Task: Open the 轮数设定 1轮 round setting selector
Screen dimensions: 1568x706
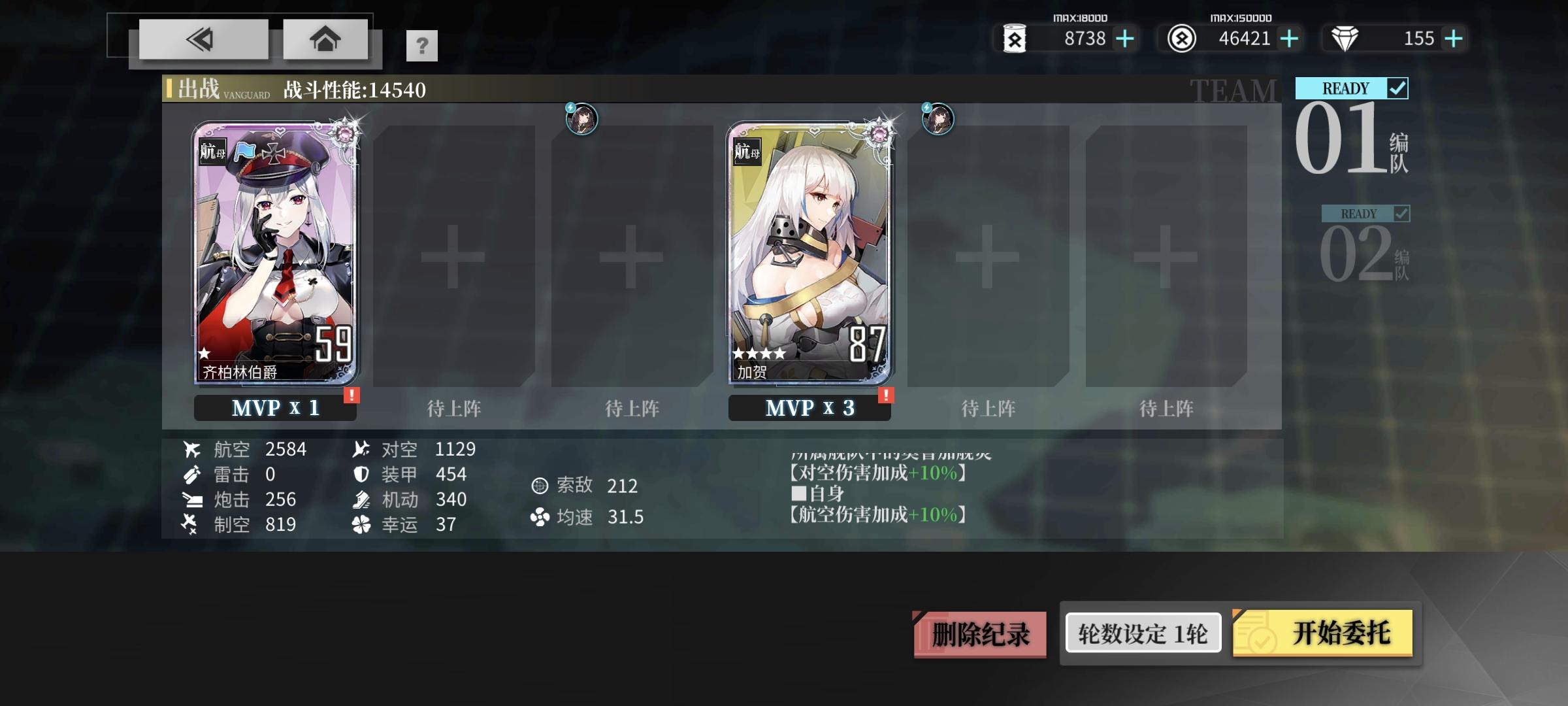Action: (x=1142, y=632)
